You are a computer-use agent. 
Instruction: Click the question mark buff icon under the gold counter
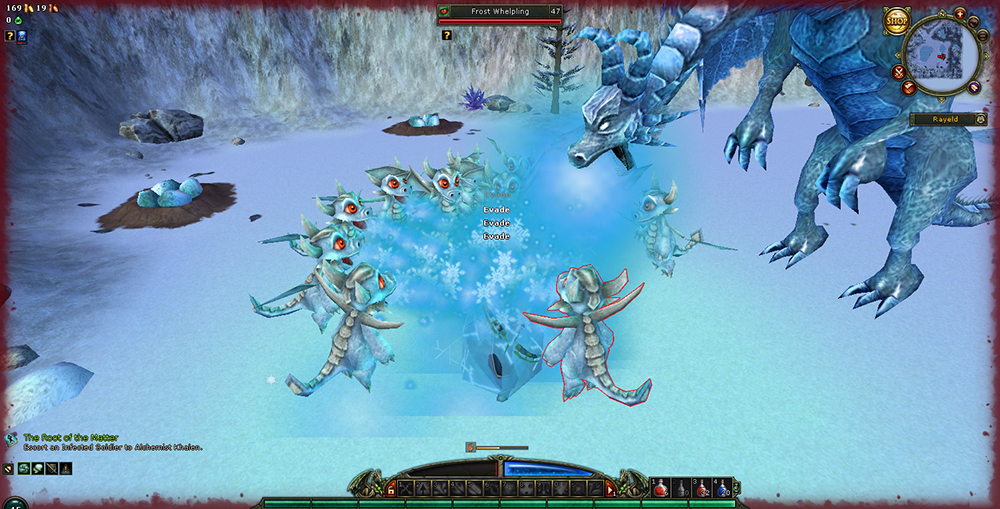click(10, 36)
